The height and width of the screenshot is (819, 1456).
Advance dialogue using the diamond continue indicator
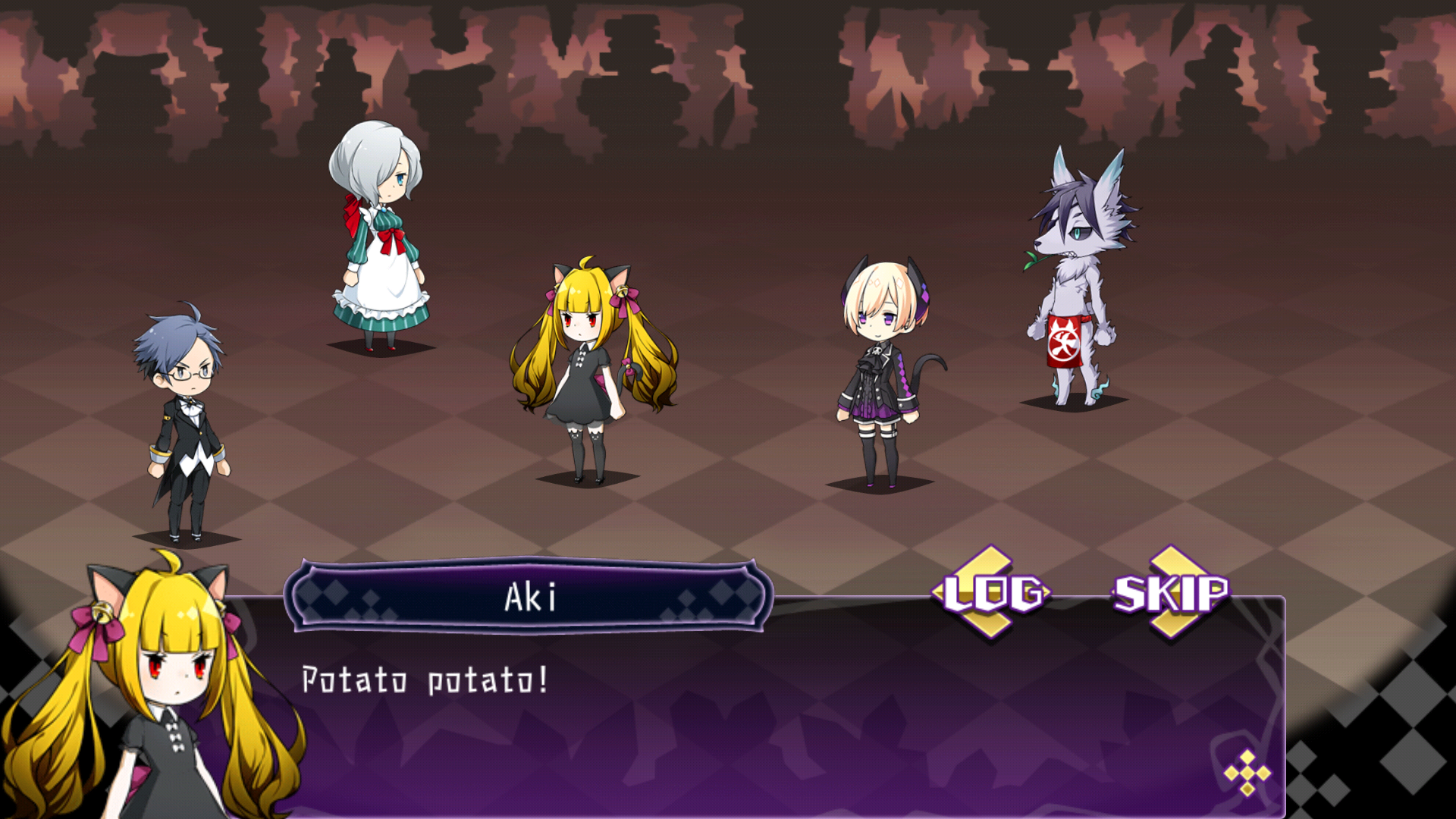tap(1247, 773)
